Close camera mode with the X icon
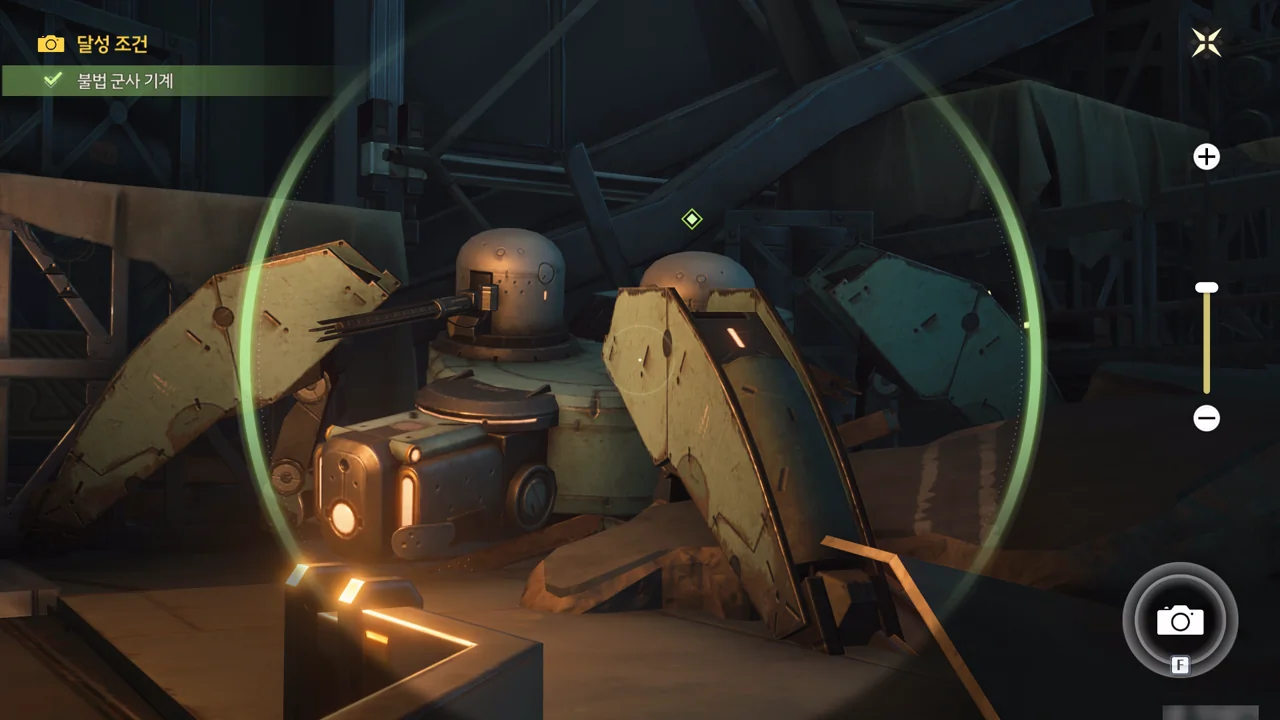This screenshot has width=1280, height=720. click(x=1207, y=42)
